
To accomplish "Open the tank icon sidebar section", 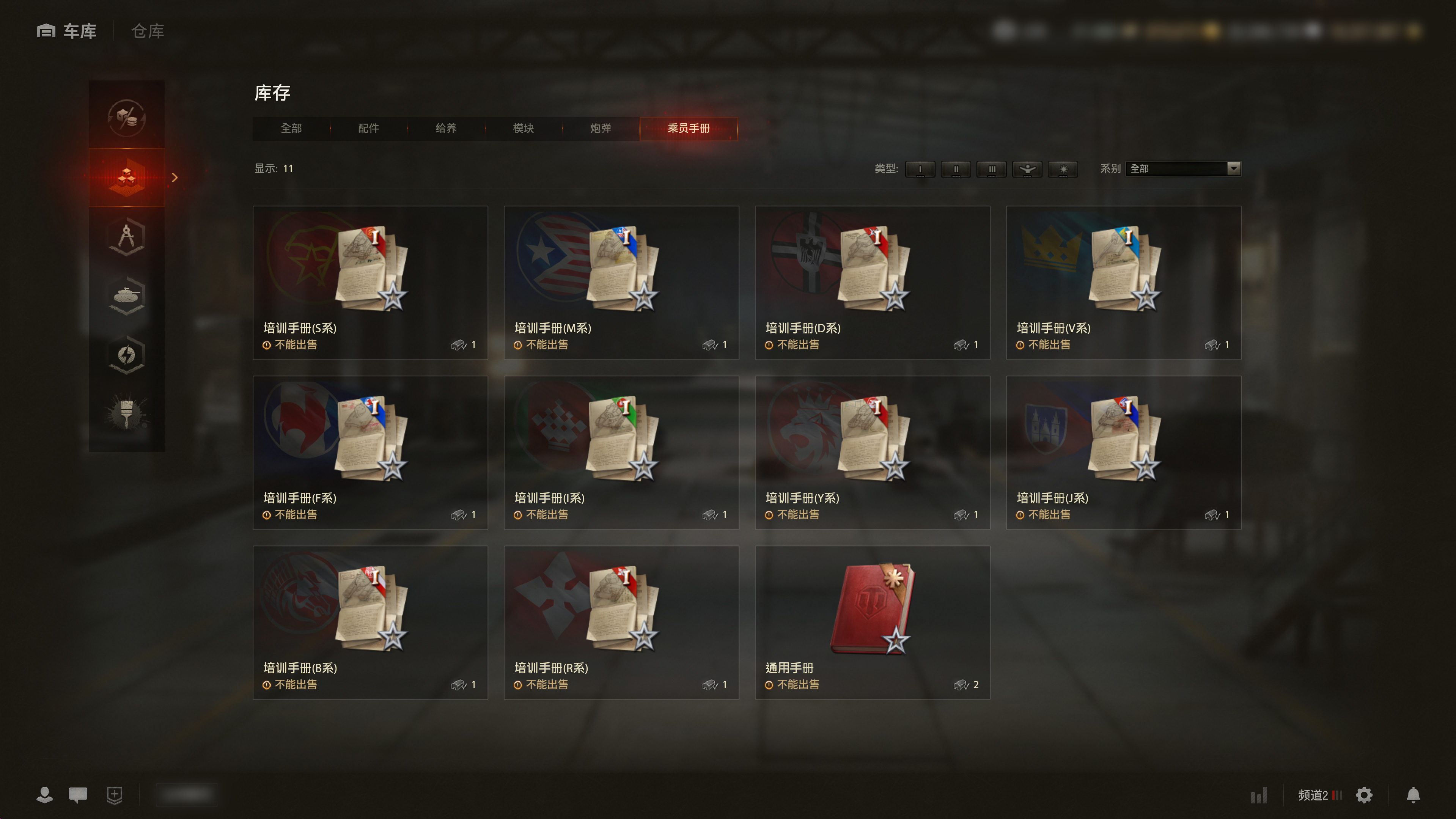I will (x=127, y=296).
